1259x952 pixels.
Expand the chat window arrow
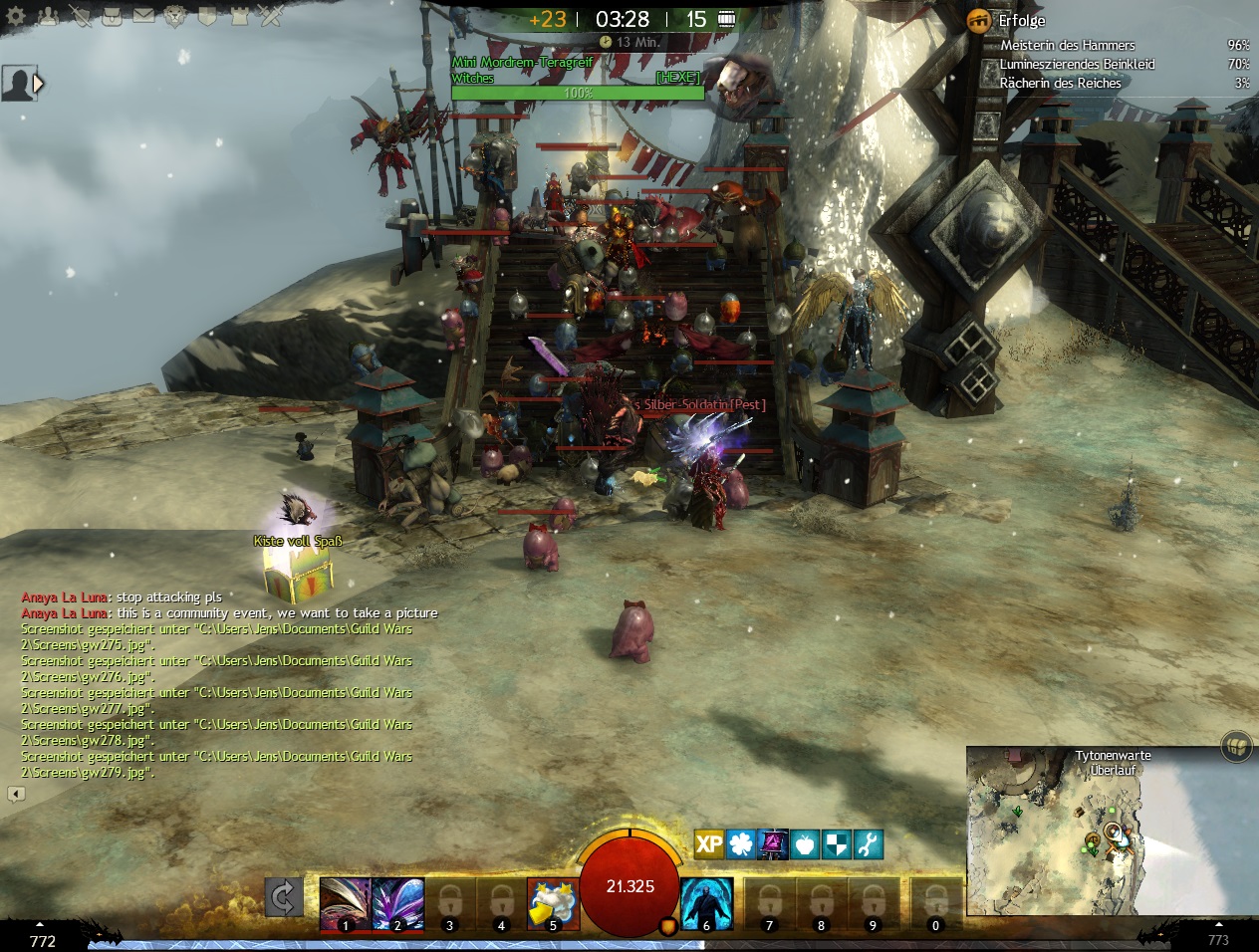[16, 794]
